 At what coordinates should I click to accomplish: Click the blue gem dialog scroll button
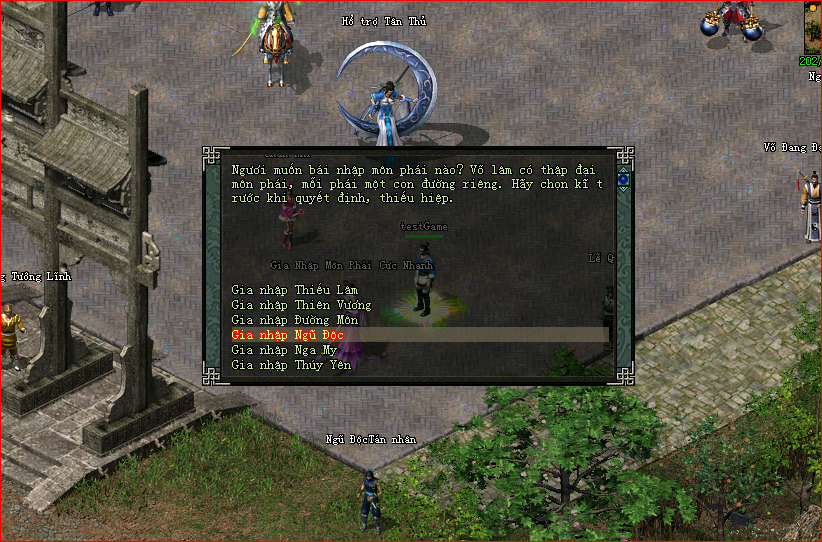[x=624, y=180]
